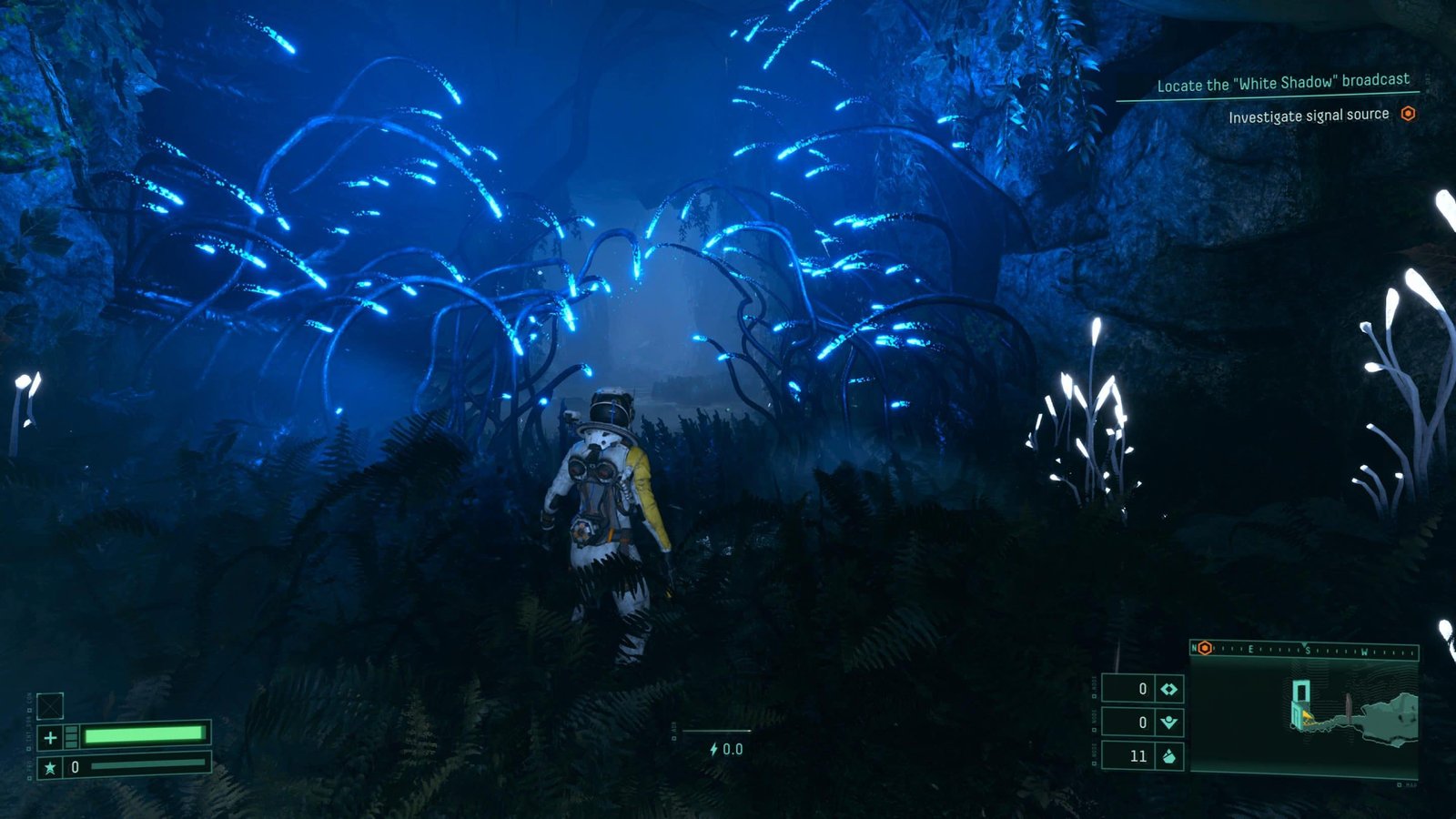Image resolution: width=1456 pixels, height=819 pixels.
Task: Click the ether icon beside the number 11
Action: coord(1168,756)
